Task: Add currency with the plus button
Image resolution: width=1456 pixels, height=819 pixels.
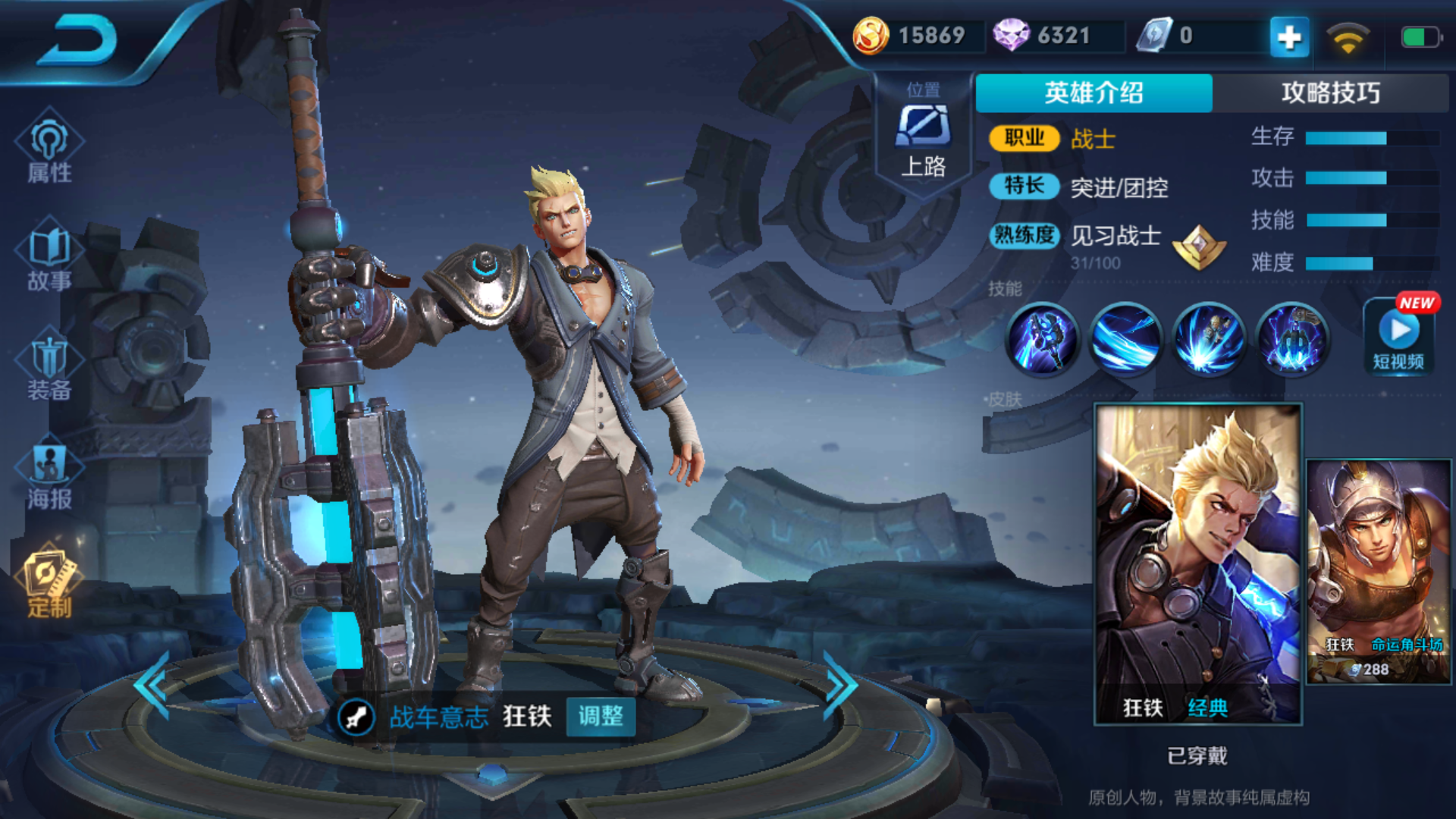Action: (x=1289, y=36)
